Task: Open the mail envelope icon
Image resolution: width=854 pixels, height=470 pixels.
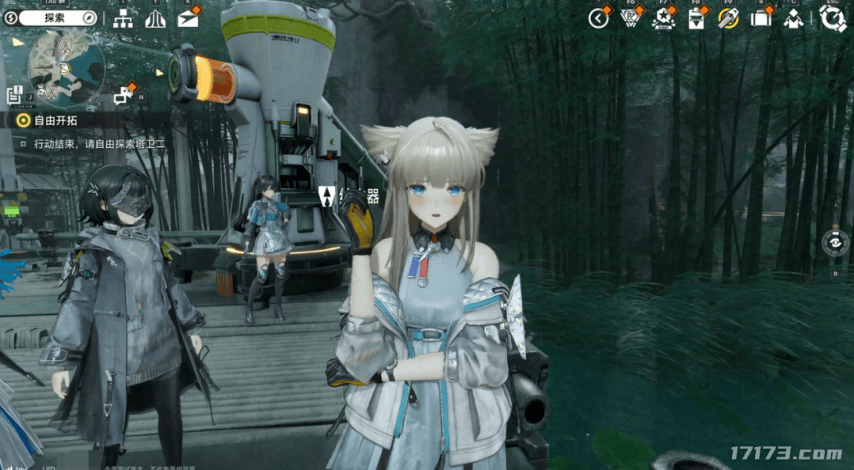Action: pos(187,18)
